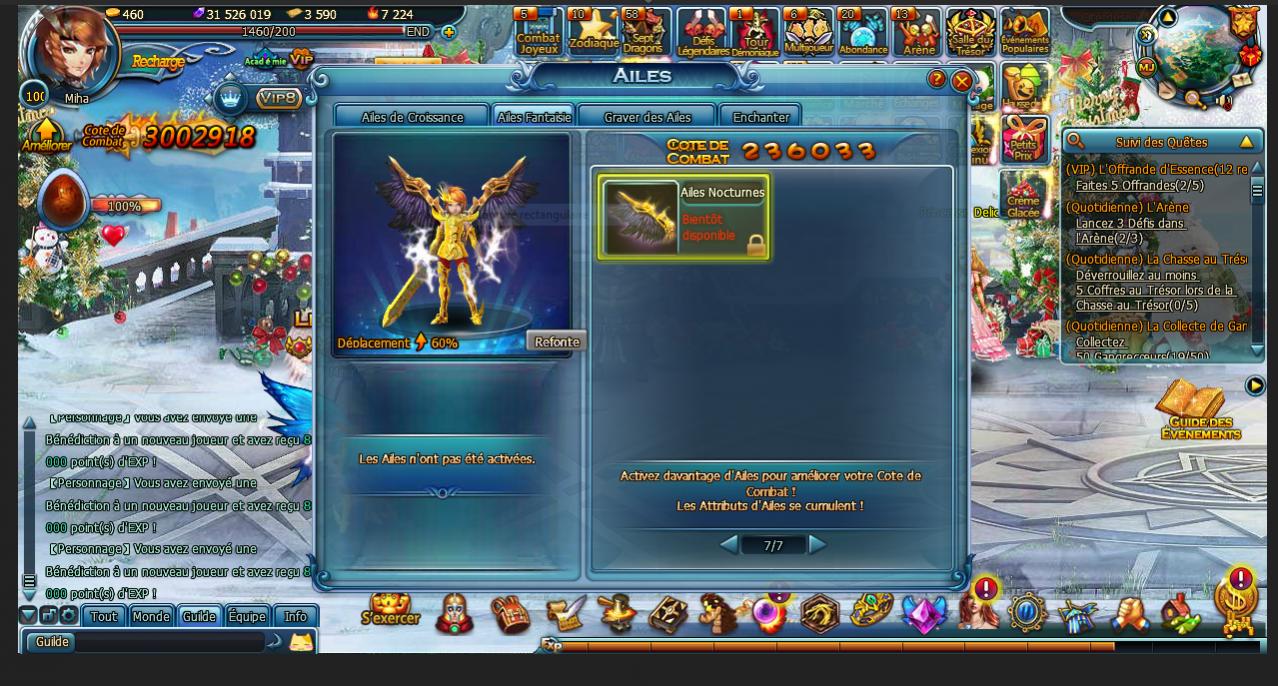Go to the previous wings page

tap(729, 545)
